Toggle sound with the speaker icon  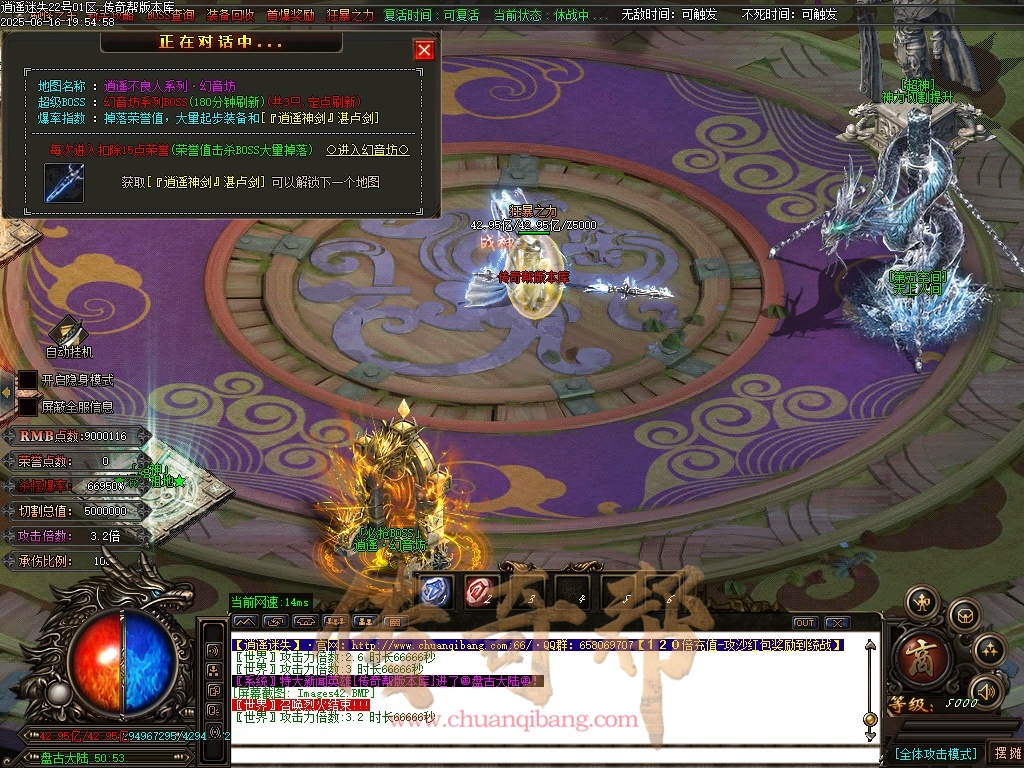click(x=986, y=690)
